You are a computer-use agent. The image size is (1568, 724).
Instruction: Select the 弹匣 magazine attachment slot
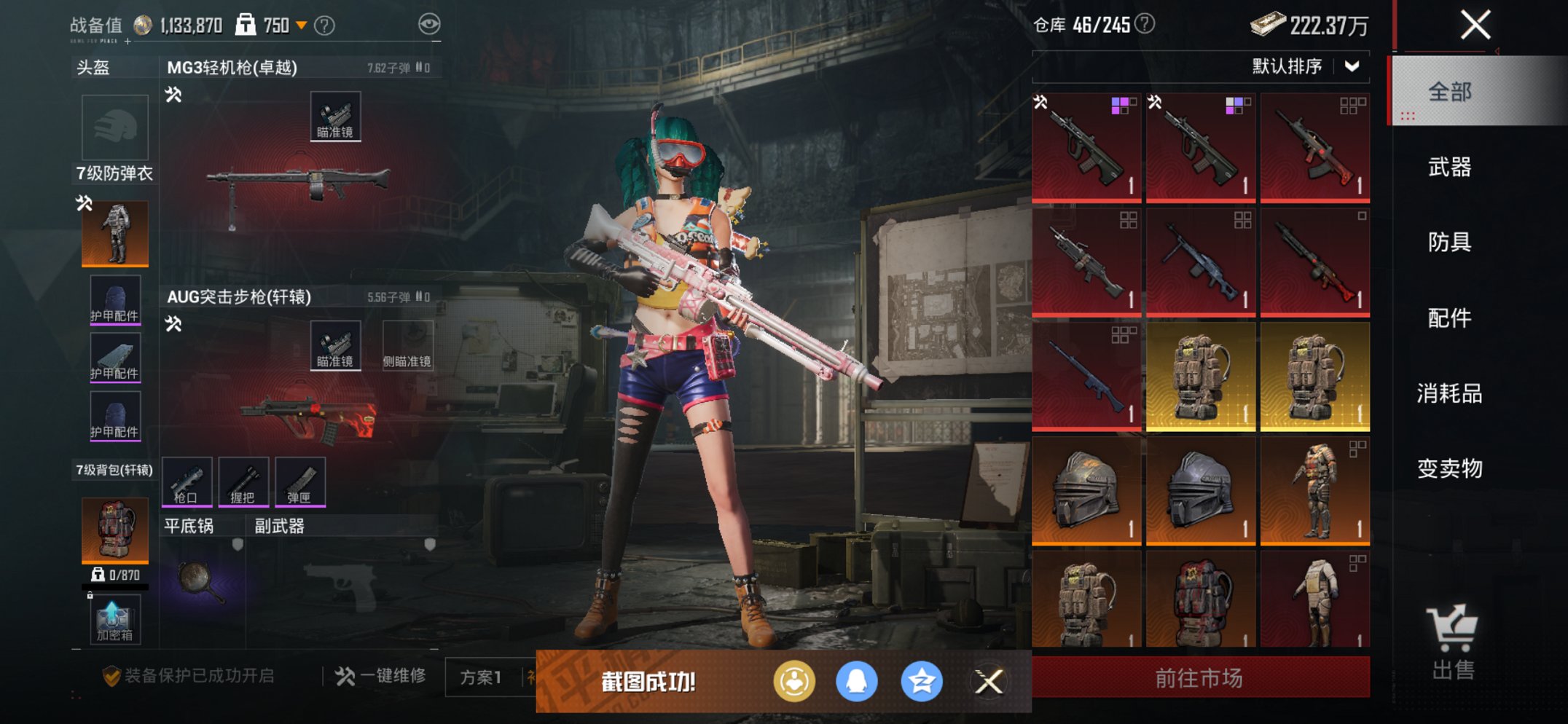(x=300, y=481)
